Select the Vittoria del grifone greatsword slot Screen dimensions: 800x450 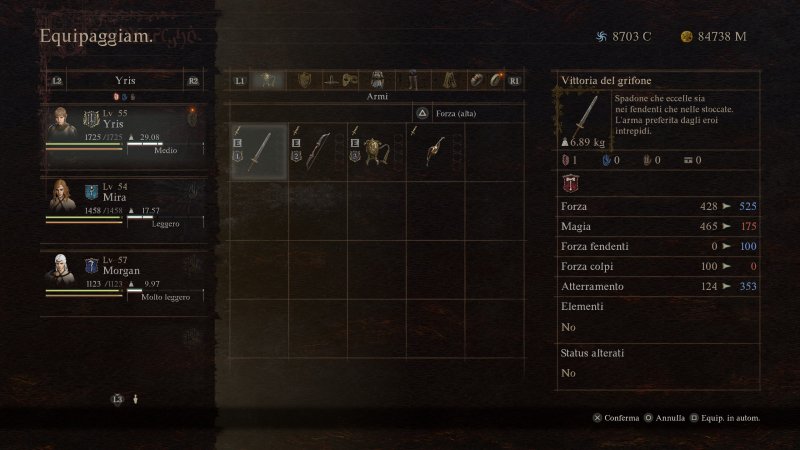[259, 151]
